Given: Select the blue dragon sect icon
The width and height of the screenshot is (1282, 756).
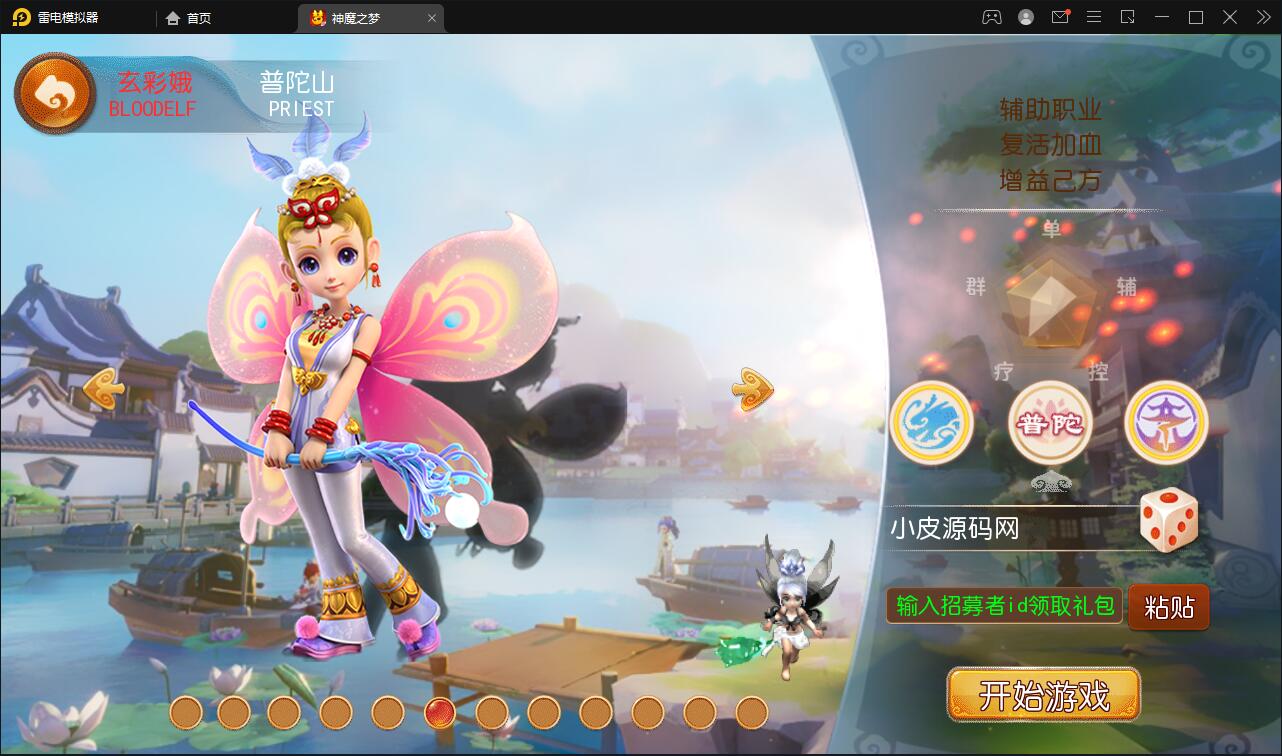Looking at the screenshot, I should (x=931, y=422).
